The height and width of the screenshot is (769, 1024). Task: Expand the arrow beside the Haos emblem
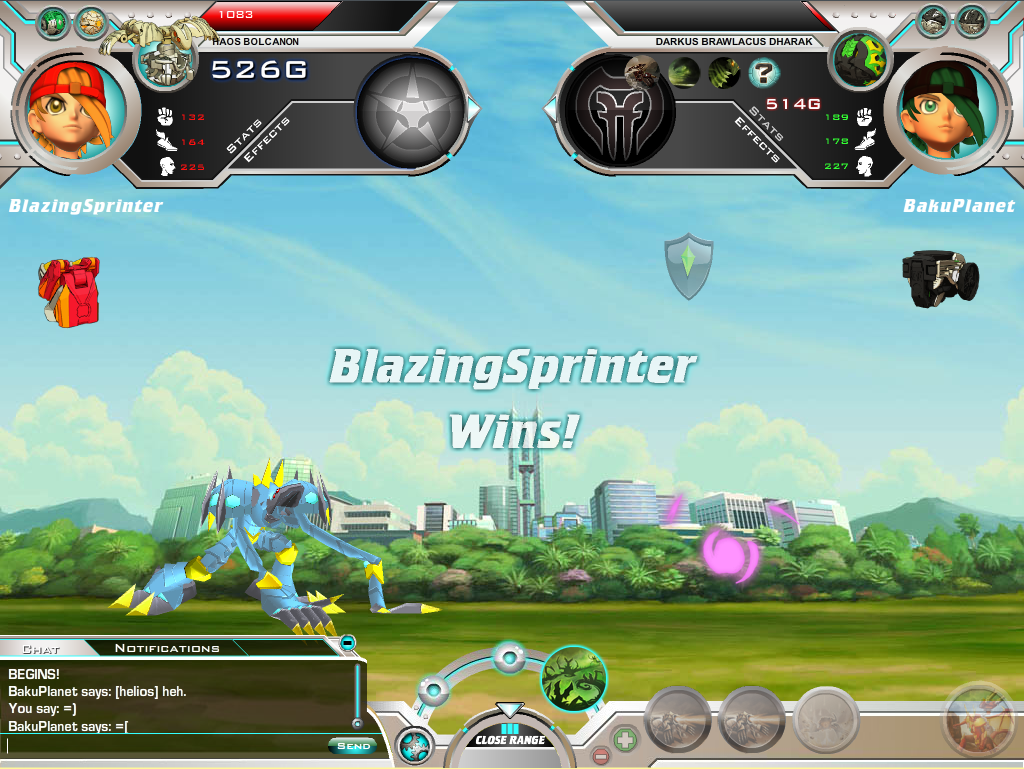coord(475,108)
